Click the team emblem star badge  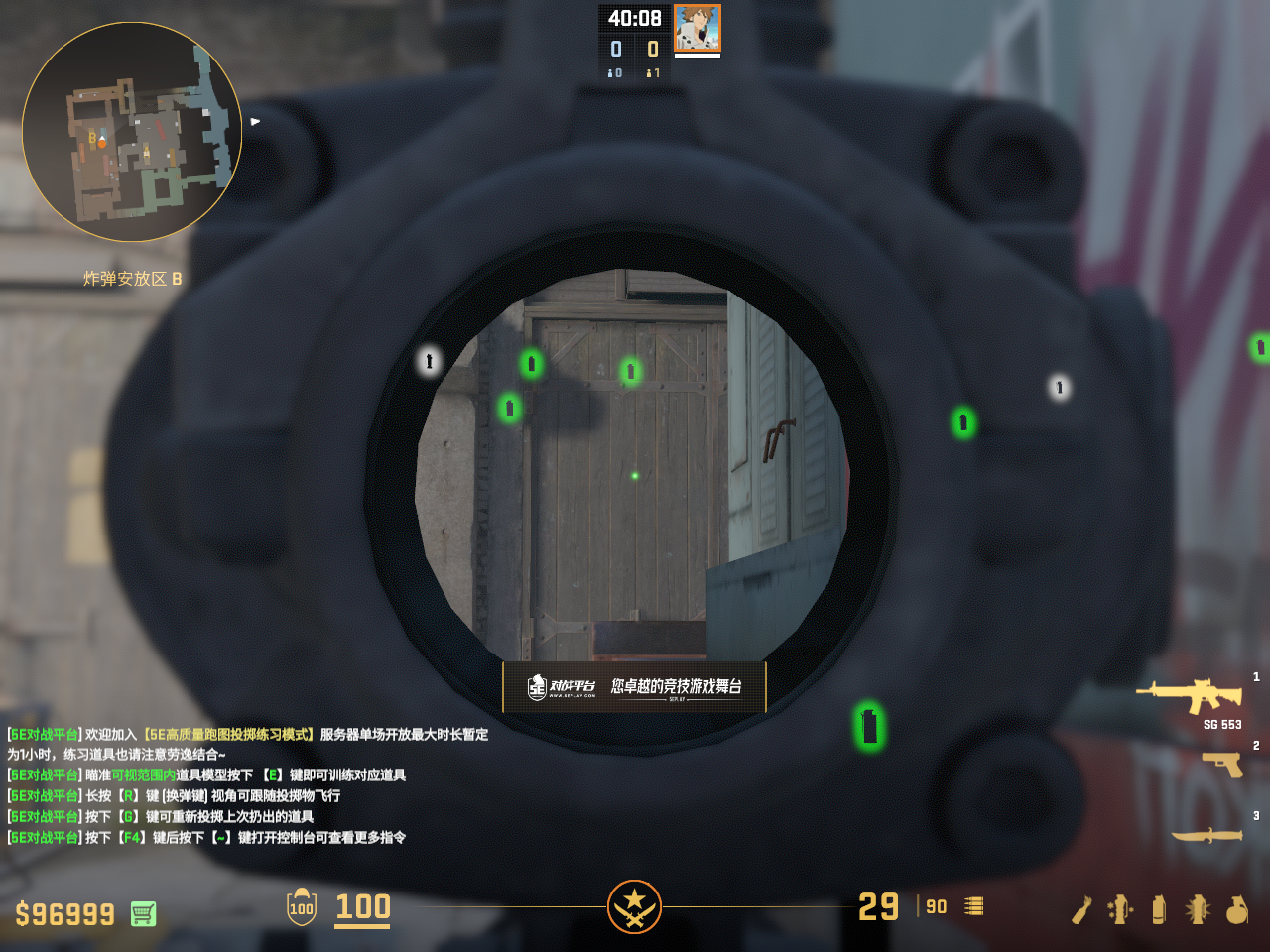634,906
